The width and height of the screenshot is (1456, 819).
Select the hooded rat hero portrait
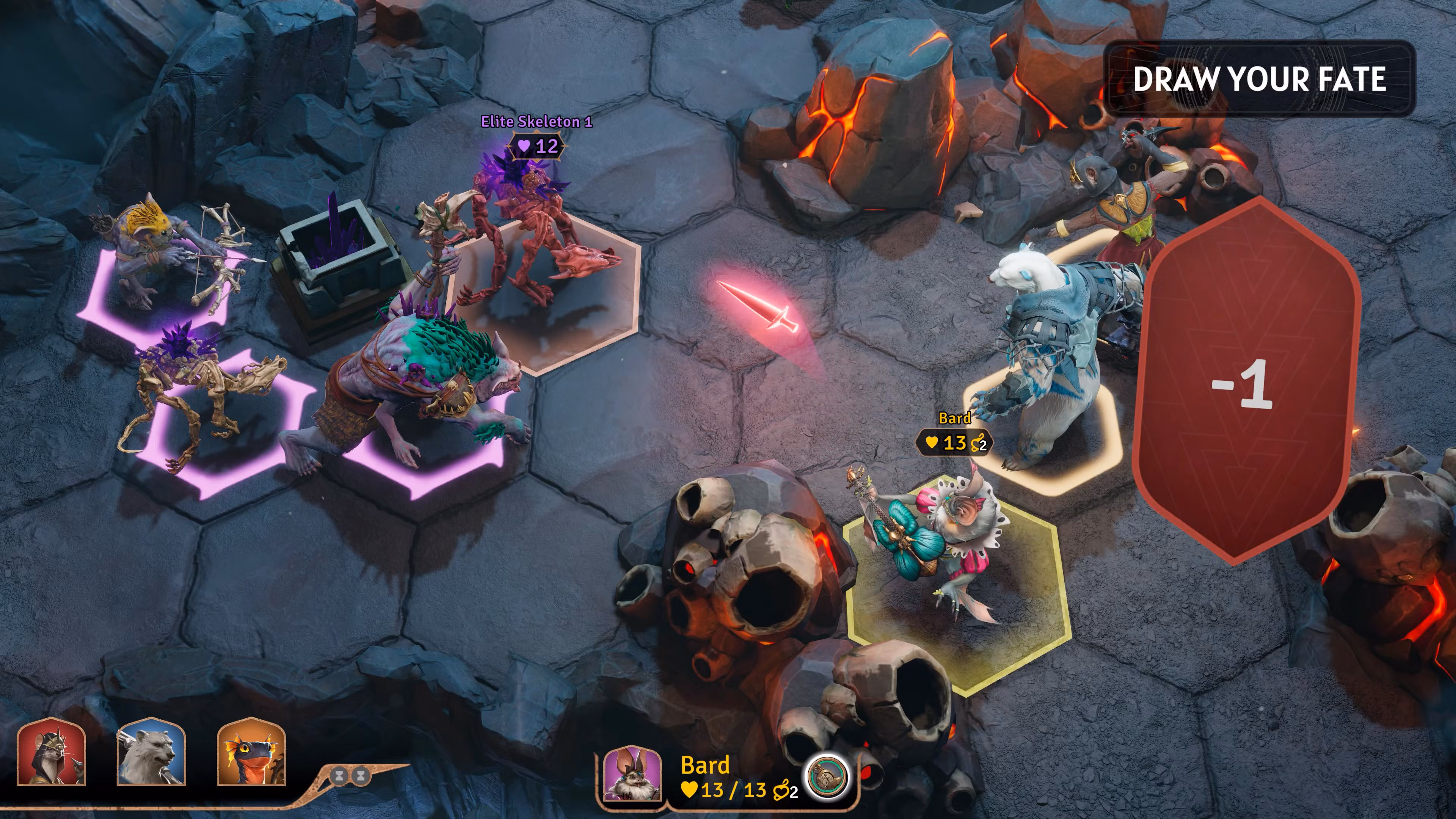pos(52,752)
